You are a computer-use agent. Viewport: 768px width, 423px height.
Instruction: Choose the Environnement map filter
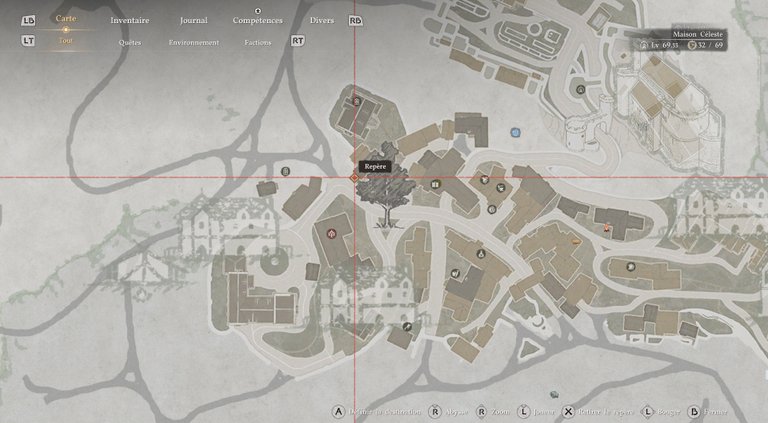coord(194,43)
